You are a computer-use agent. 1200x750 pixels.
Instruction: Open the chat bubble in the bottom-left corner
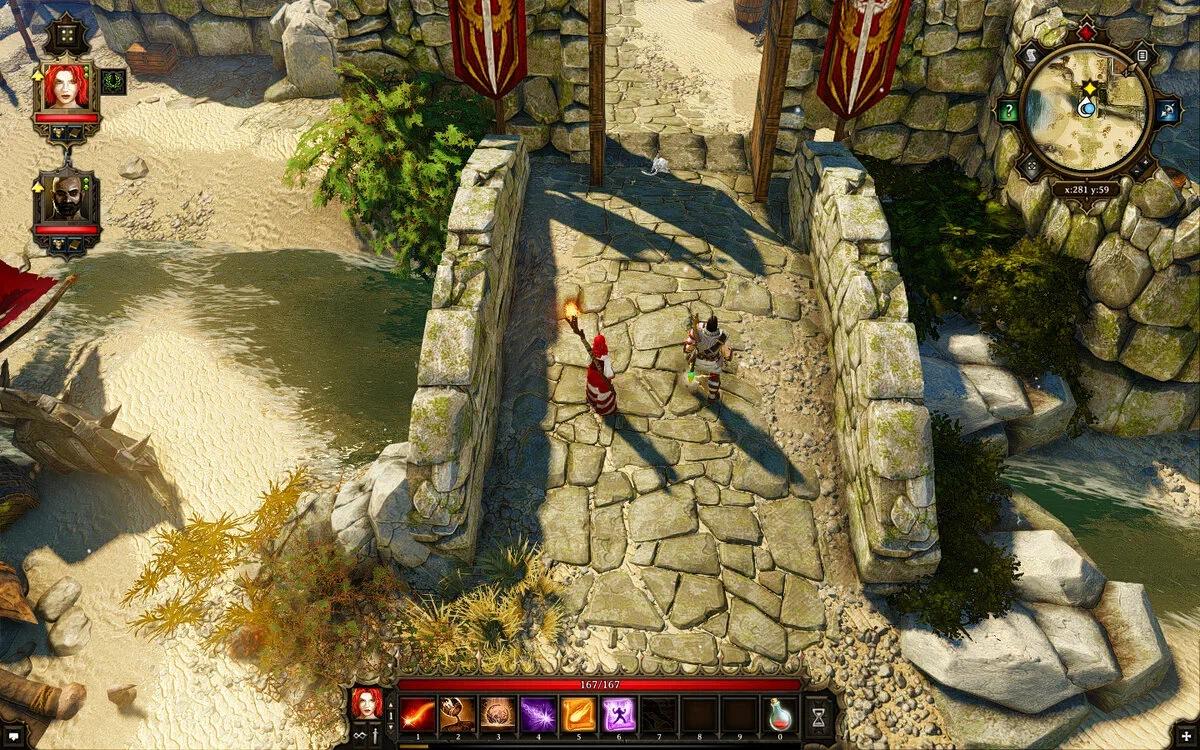[x=13, y=737]
